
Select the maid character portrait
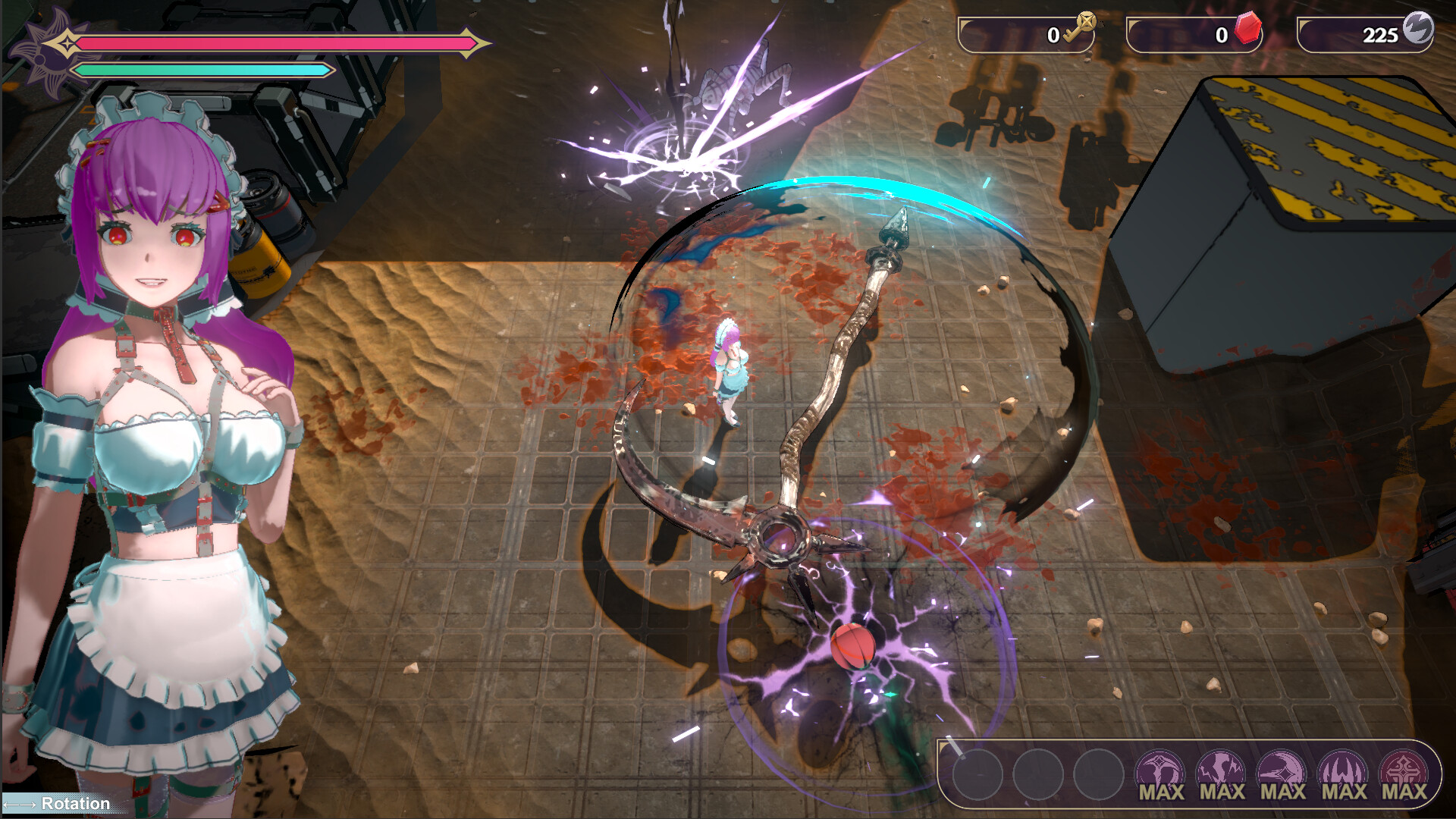[152, 417]
